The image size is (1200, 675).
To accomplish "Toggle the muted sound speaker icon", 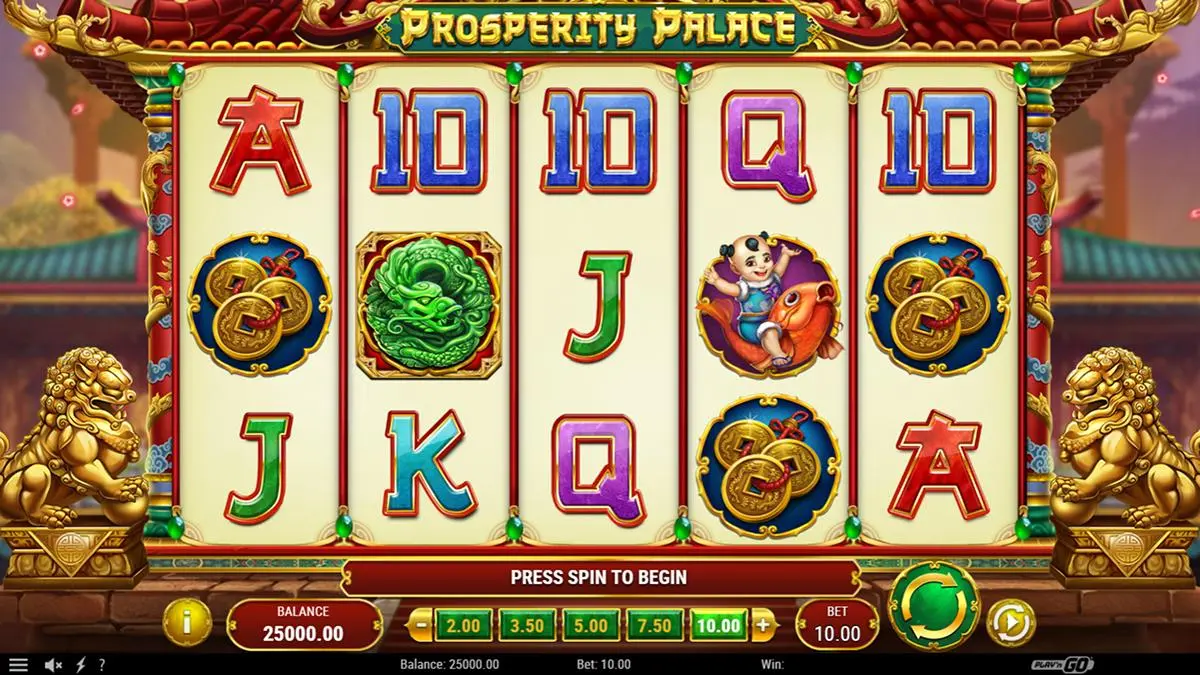I will pos(54,664).
